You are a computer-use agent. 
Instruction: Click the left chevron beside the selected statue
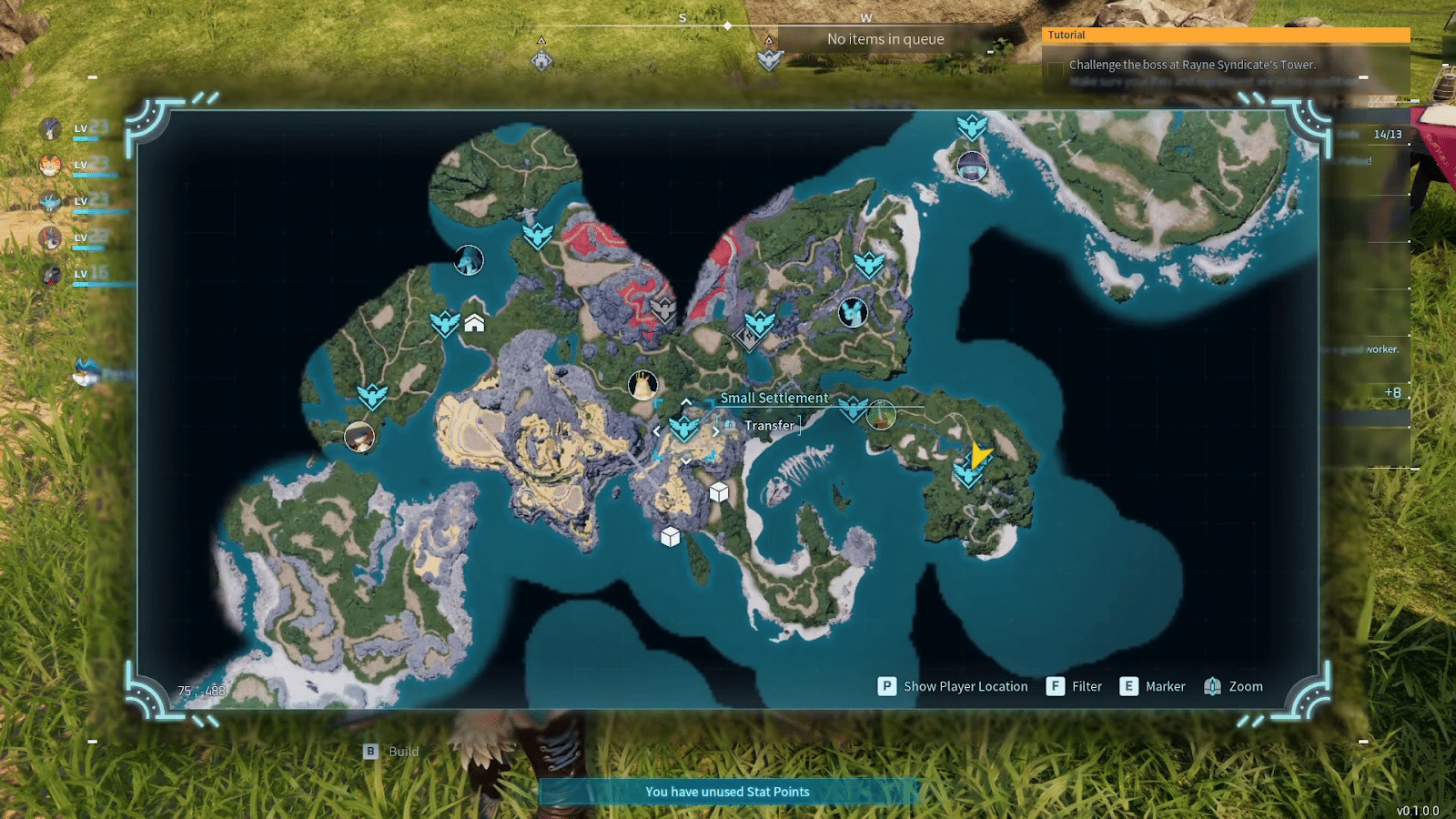point(657,431)
